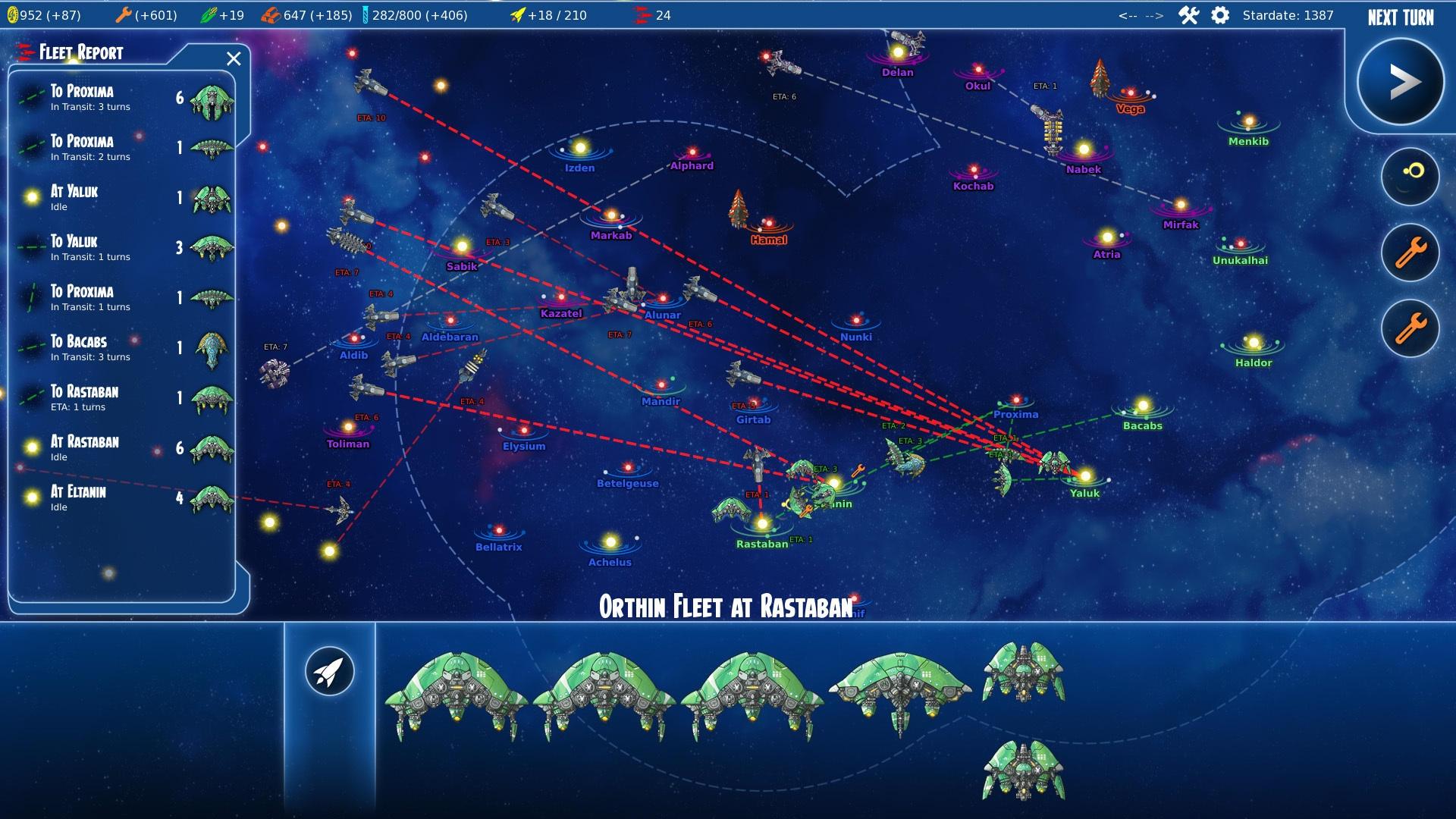This screenshot has width=1456, height=819.
Task: Select the wrench production icon in top bar
Action: point(124,13)
